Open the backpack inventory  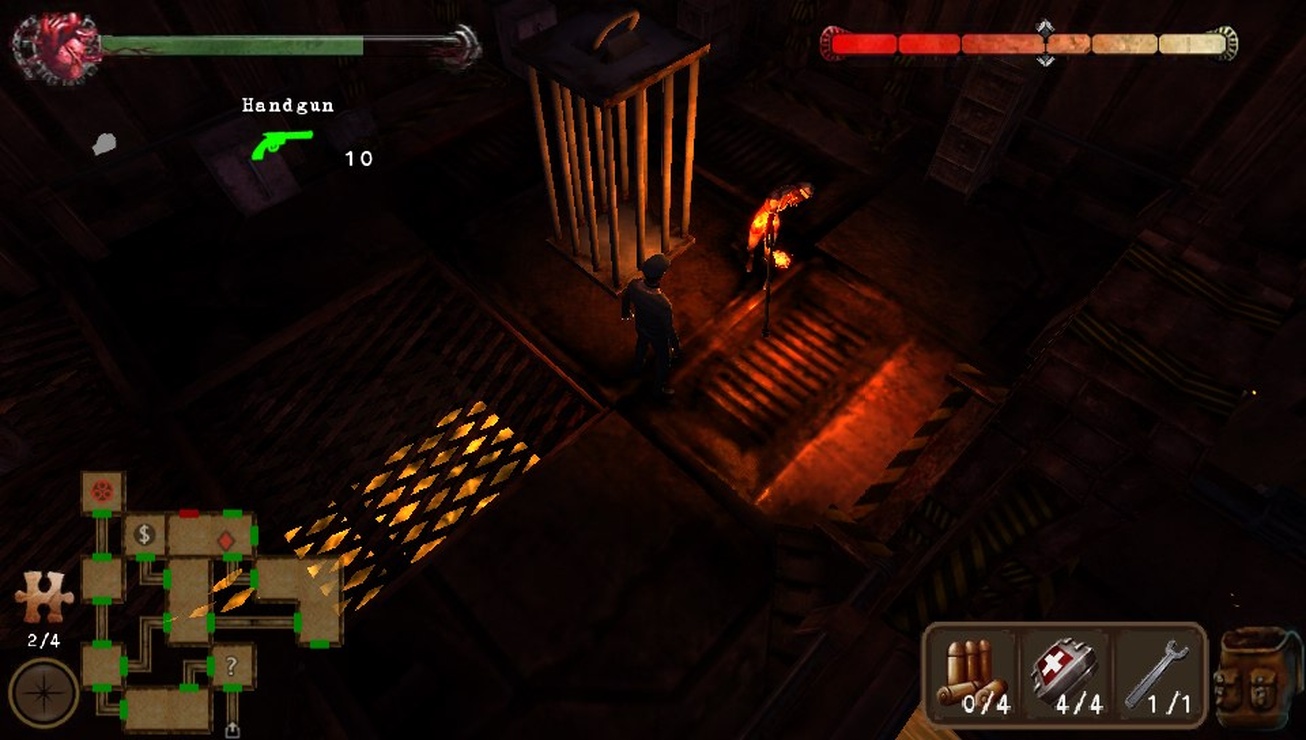pos(1256,677)
